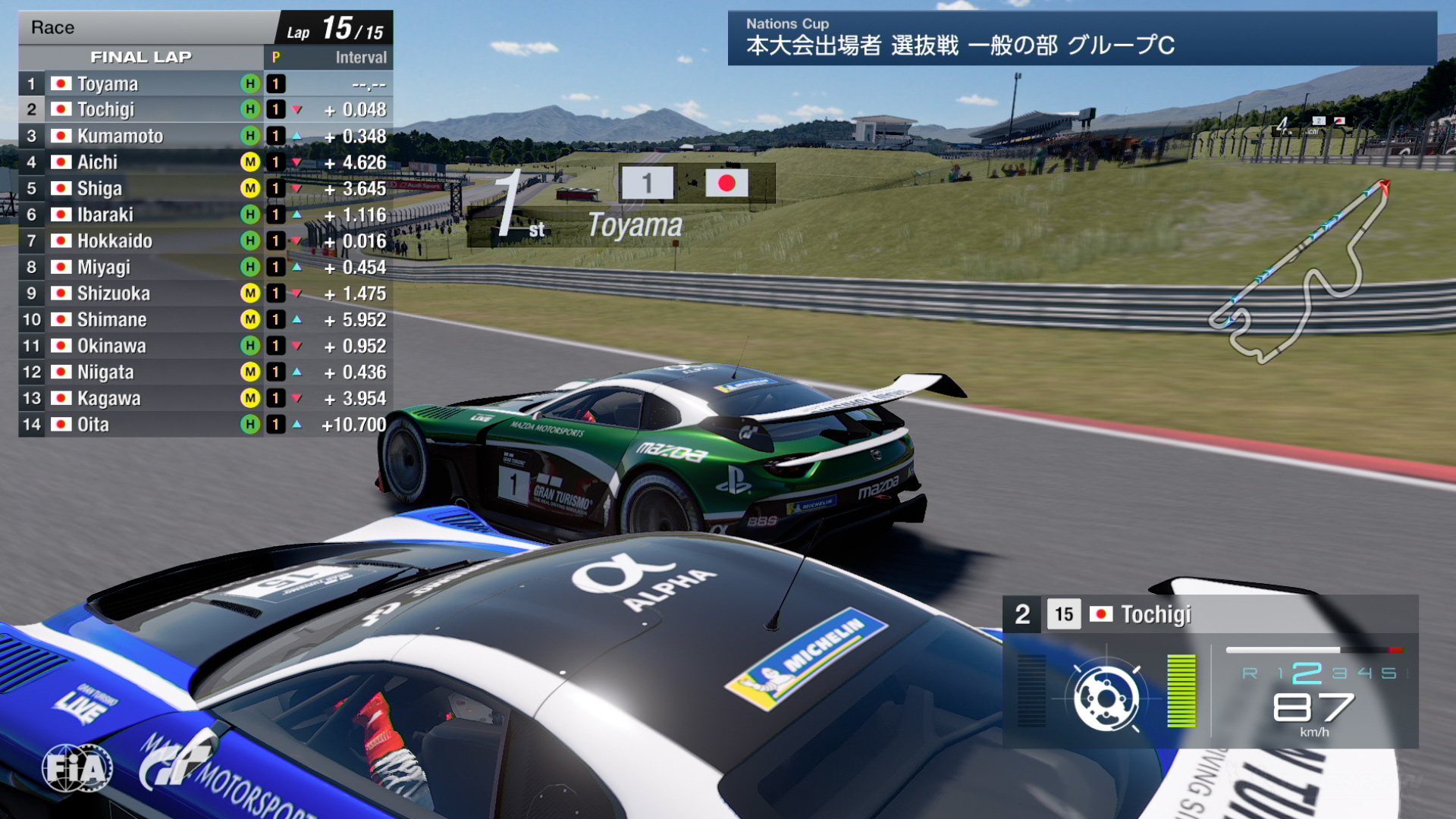The height and width of the screenshot is (819, 1456).
Task: Select Shimane in the standings list
Action: [x=114, y=319]
